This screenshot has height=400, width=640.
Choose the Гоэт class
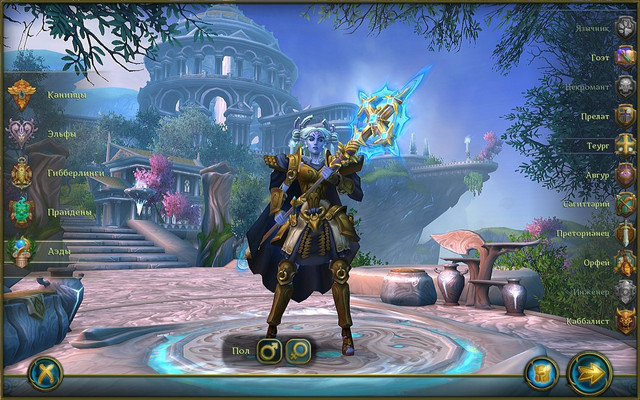coord(624,57)
